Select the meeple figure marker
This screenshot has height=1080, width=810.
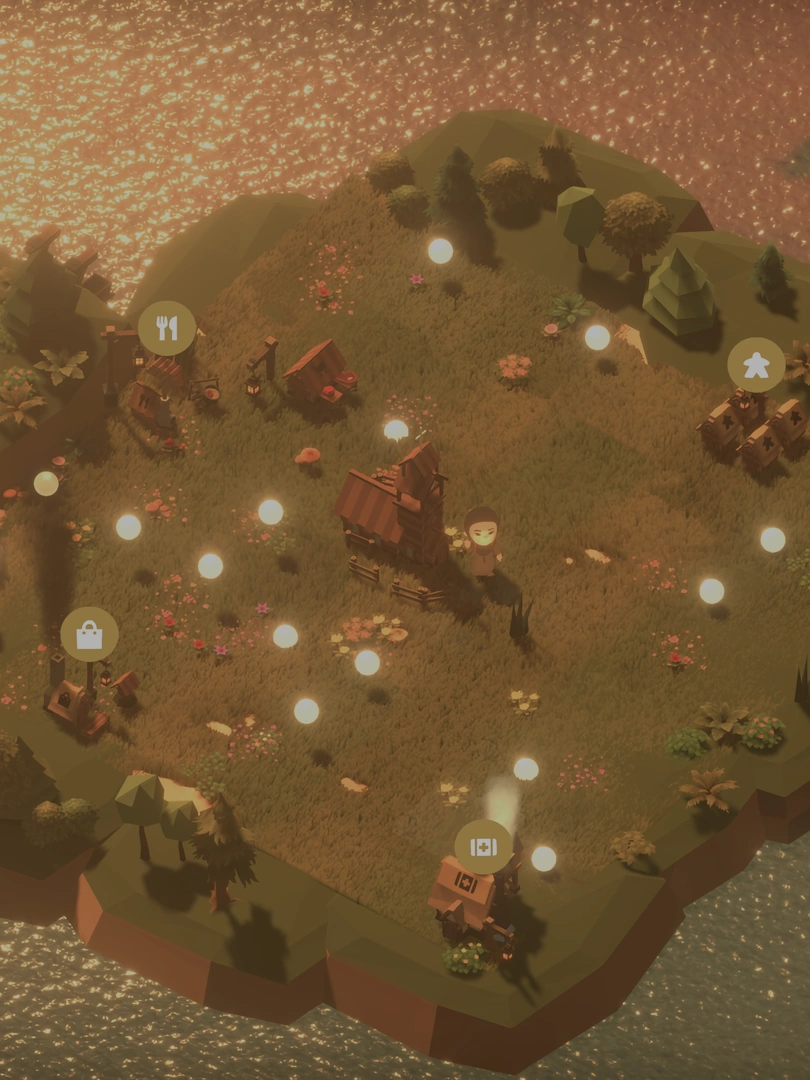pyautogui.click(x=756, y=365)
